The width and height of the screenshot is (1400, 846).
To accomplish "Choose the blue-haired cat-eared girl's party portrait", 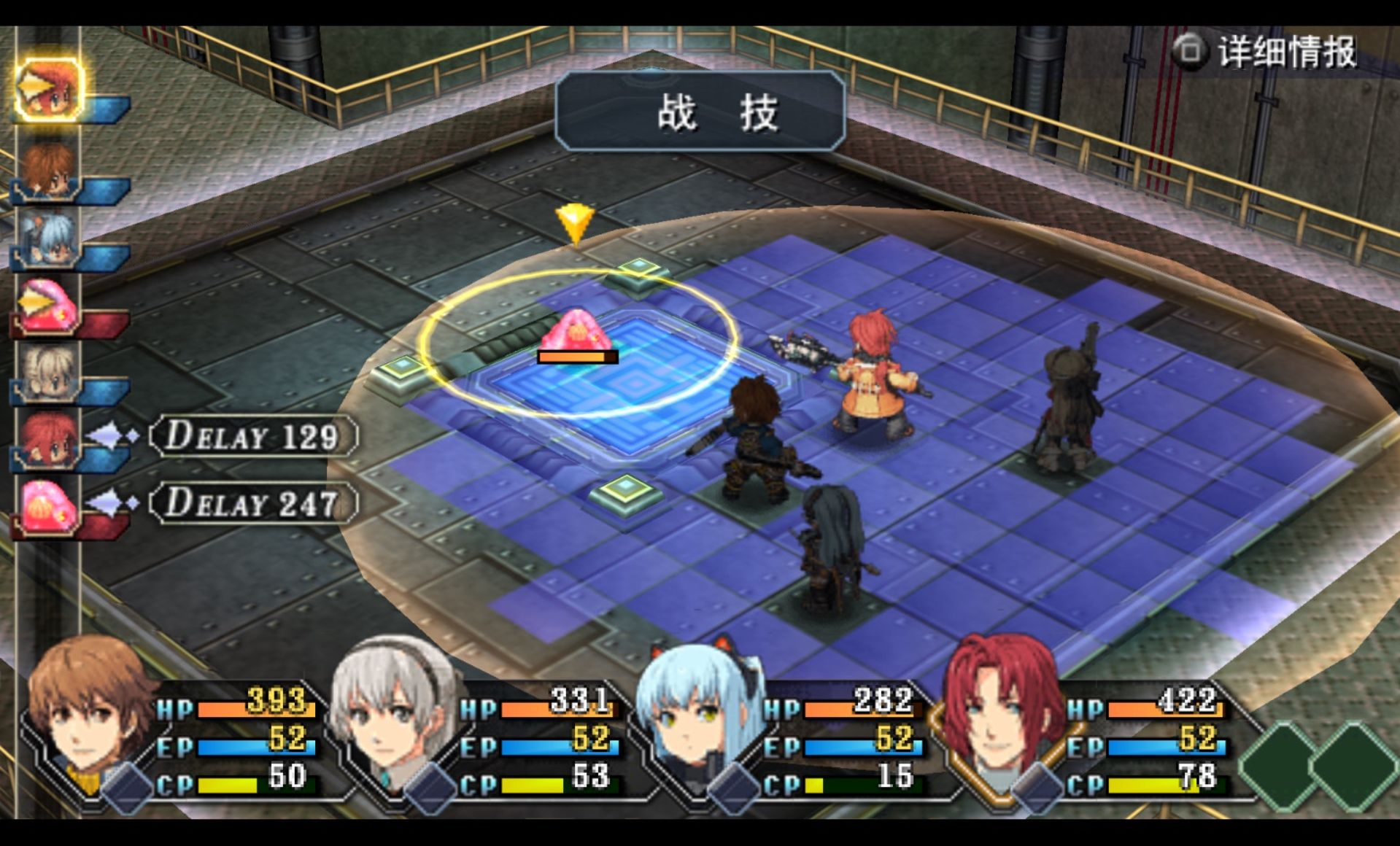I will [698, 711].
